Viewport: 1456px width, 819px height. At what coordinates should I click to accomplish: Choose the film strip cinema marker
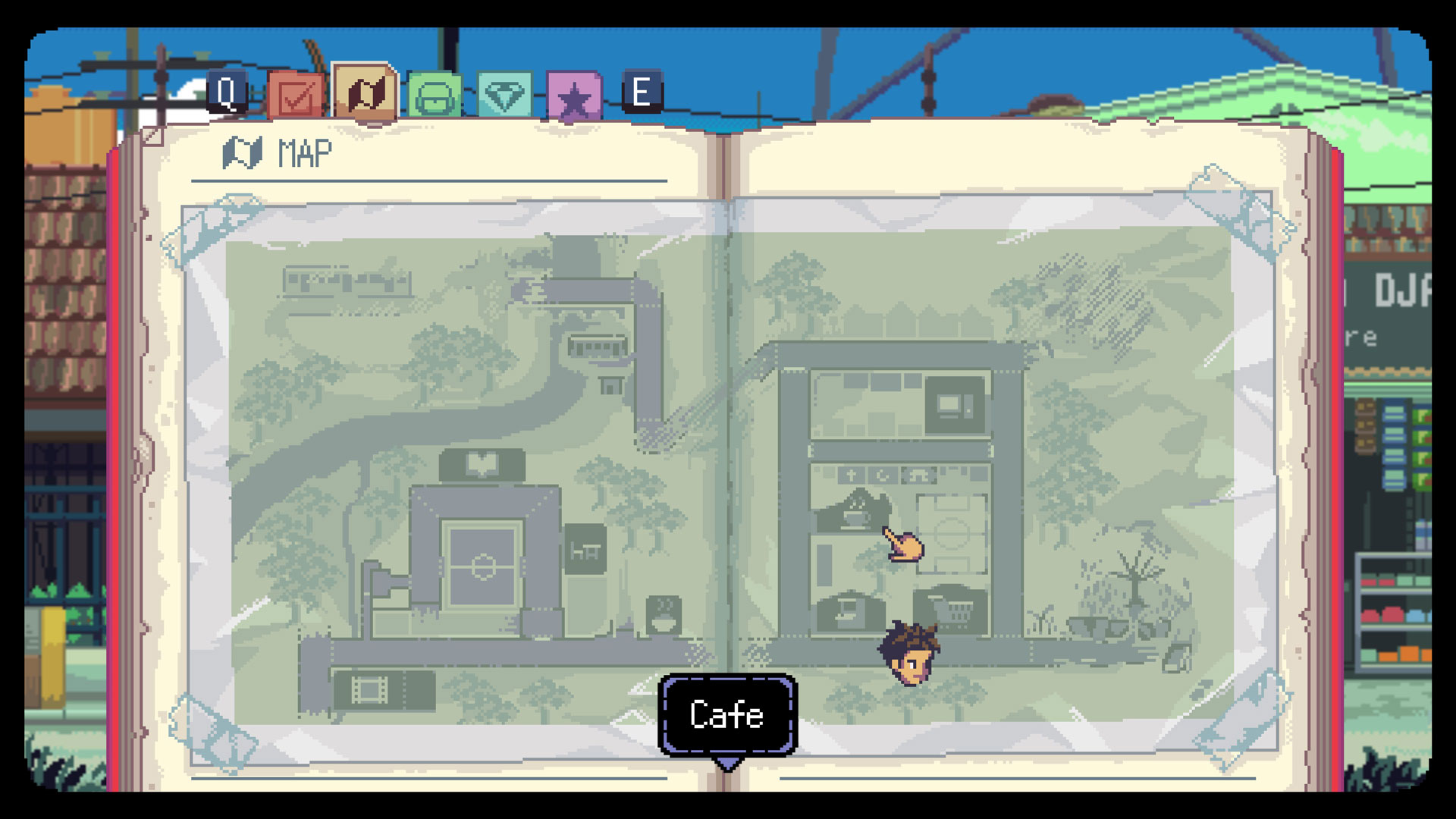click(x=369, y=689)
